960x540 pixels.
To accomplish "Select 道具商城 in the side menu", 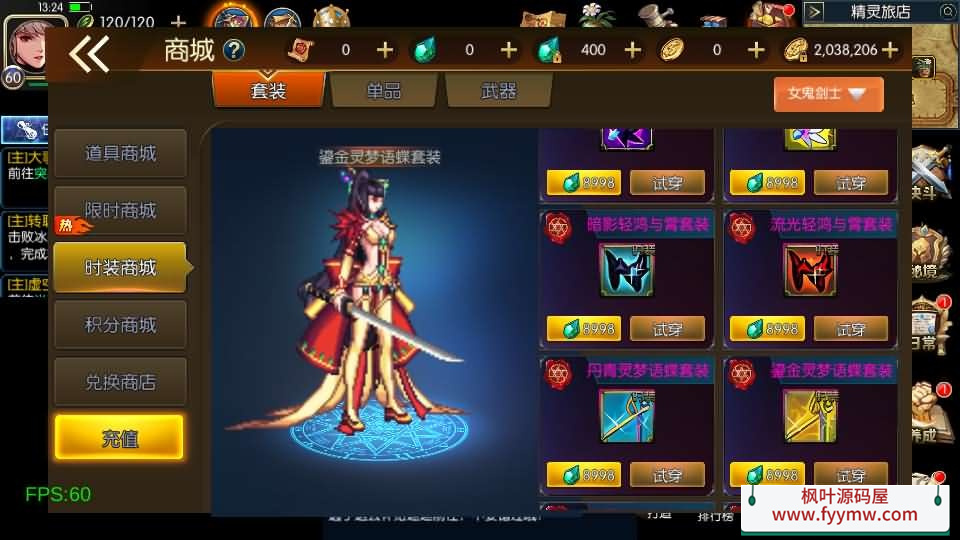I will coord(120,154).
